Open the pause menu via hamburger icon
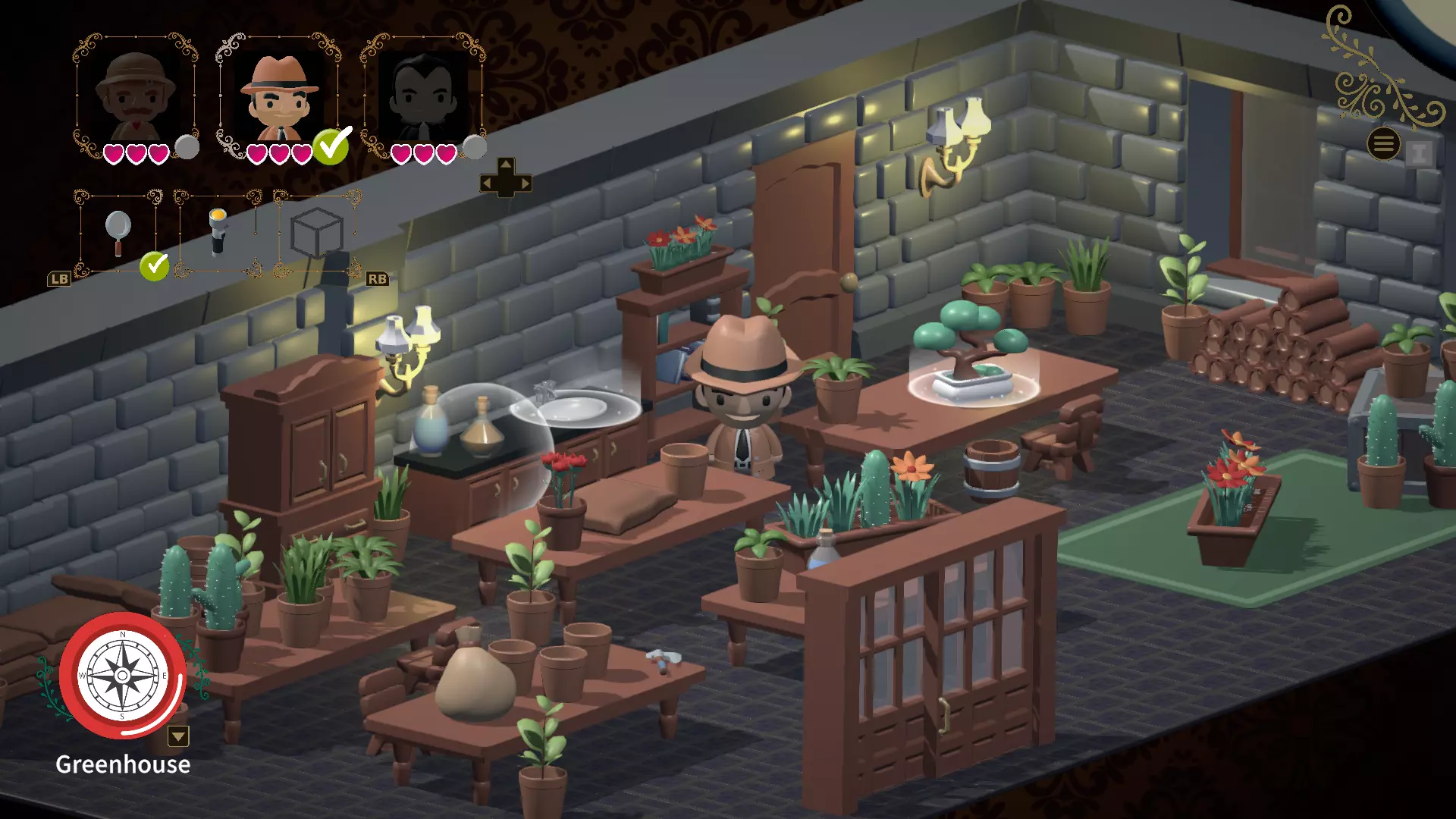Viewport: 1456px width, 819px height. point(1383,143)
